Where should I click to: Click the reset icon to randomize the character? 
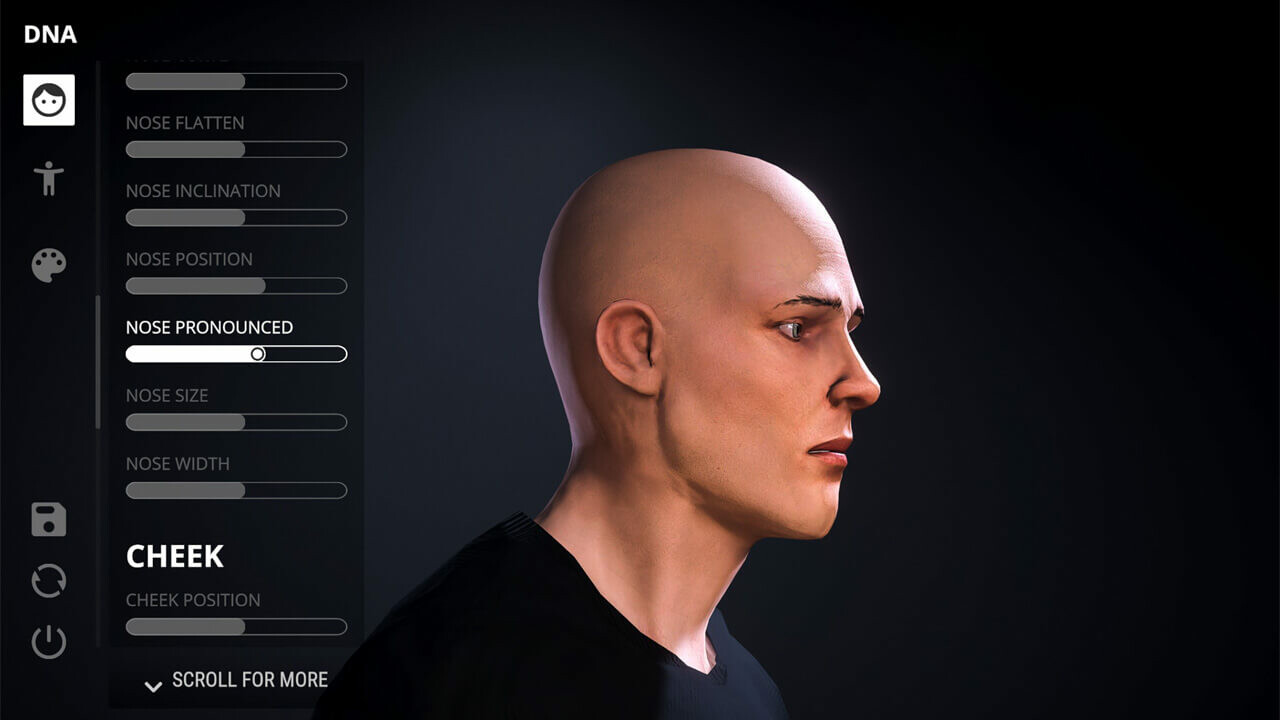click(x=49, y=580)
